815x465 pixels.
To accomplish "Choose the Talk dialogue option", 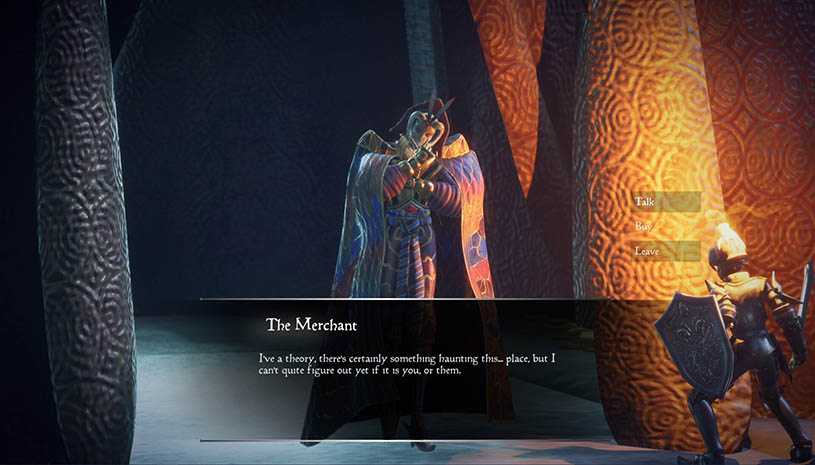I will click(665, 202).
